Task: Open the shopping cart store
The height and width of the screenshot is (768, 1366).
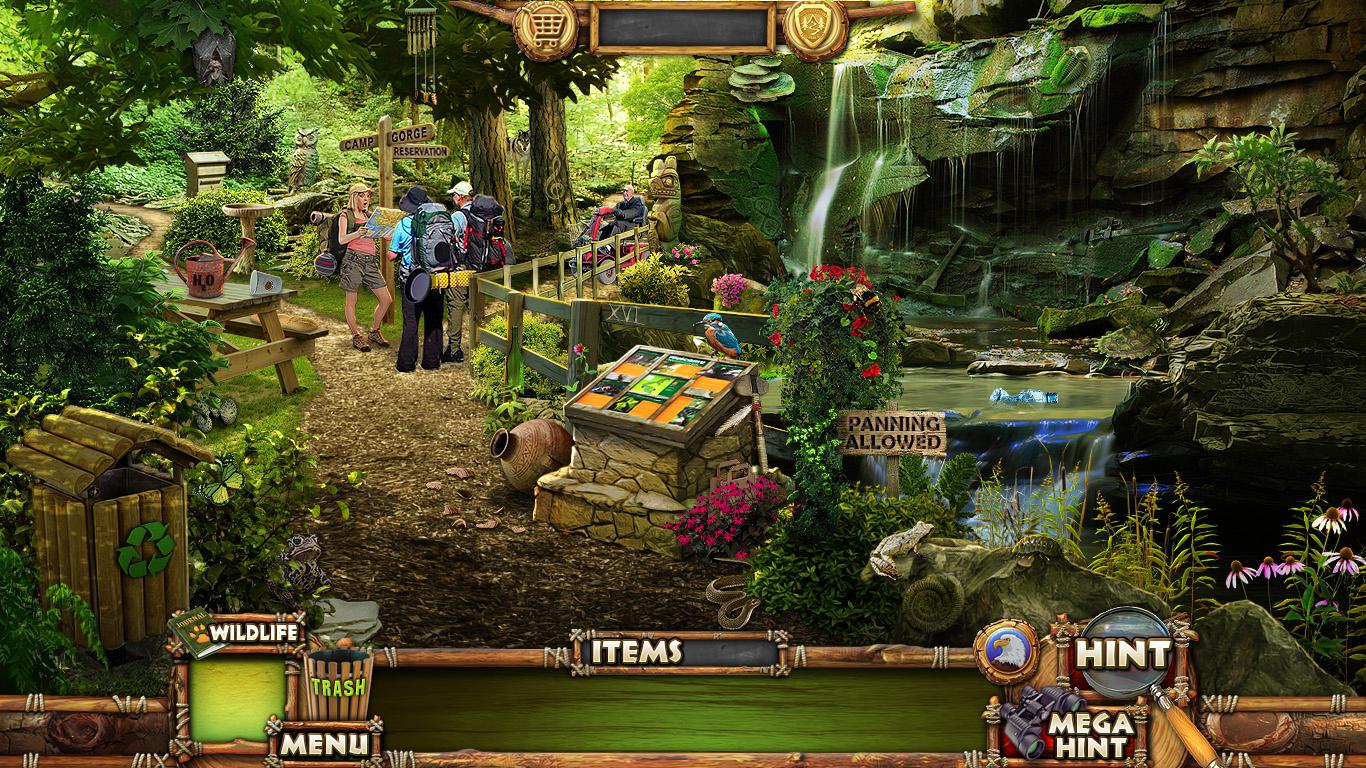Action: [x=547, y=27]
